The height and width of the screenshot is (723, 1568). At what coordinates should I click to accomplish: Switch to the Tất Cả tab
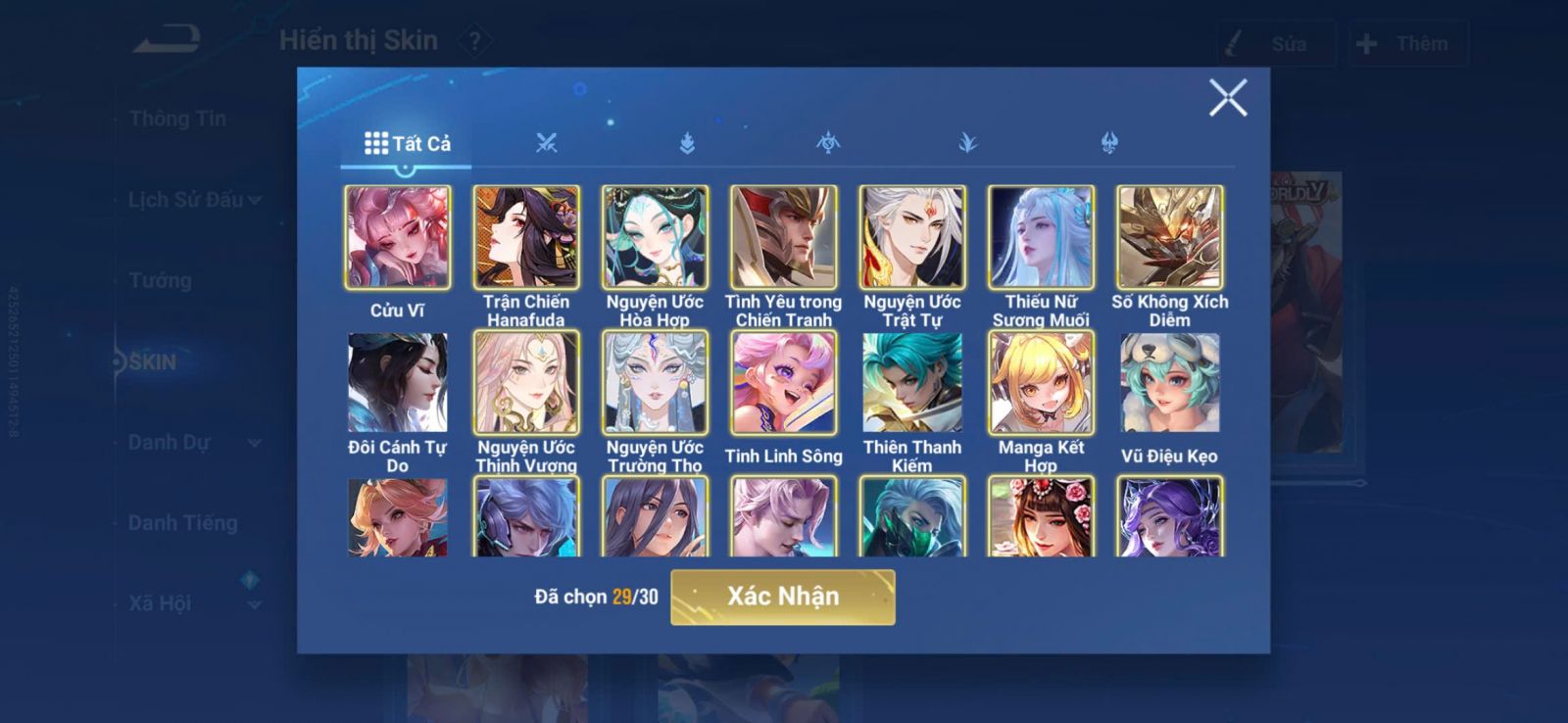[x=408, y=144]
